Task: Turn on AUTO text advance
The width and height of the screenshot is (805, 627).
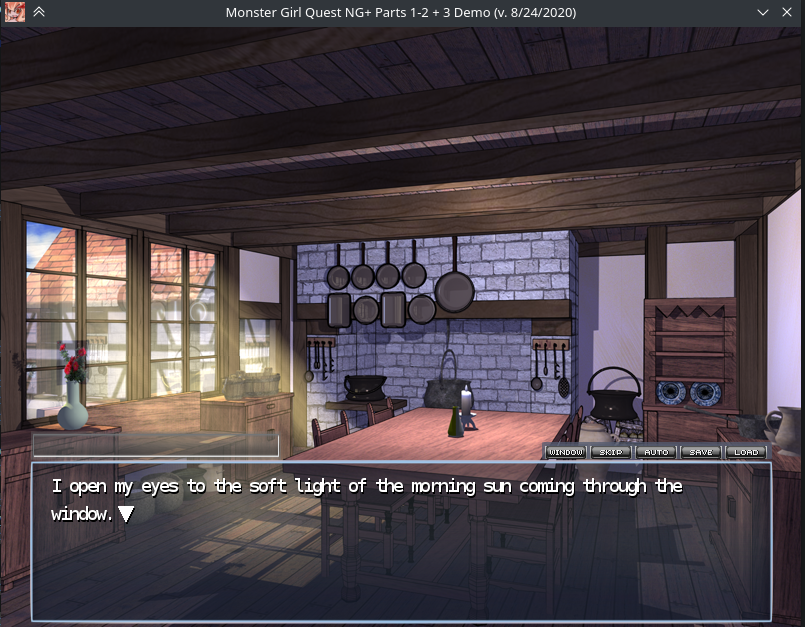Action: tap(656, 452)
